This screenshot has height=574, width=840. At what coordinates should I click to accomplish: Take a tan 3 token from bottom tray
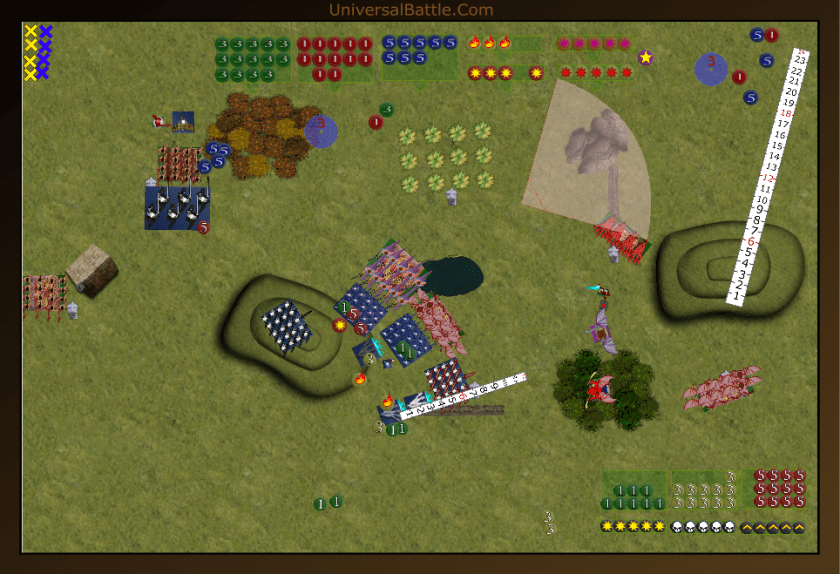point(704,489)
